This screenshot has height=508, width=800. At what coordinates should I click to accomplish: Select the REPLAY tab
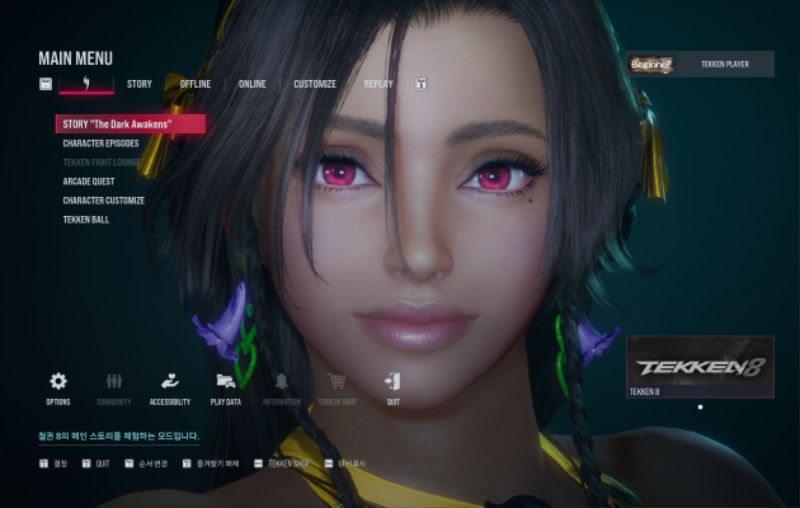tap(378, 84)
